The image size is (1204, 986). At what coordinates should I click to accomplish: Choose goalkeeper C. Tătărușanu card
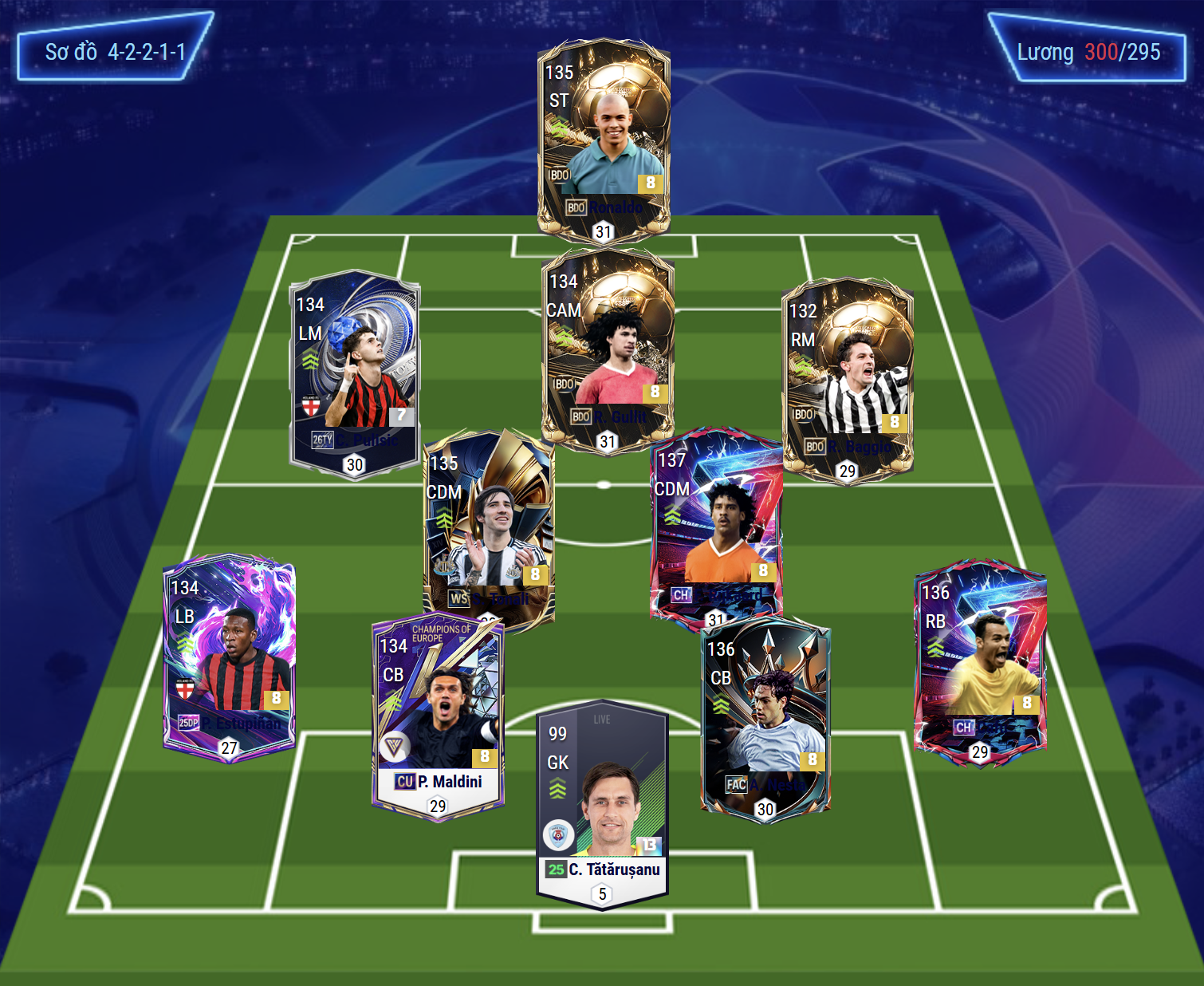tap(602, 802)
